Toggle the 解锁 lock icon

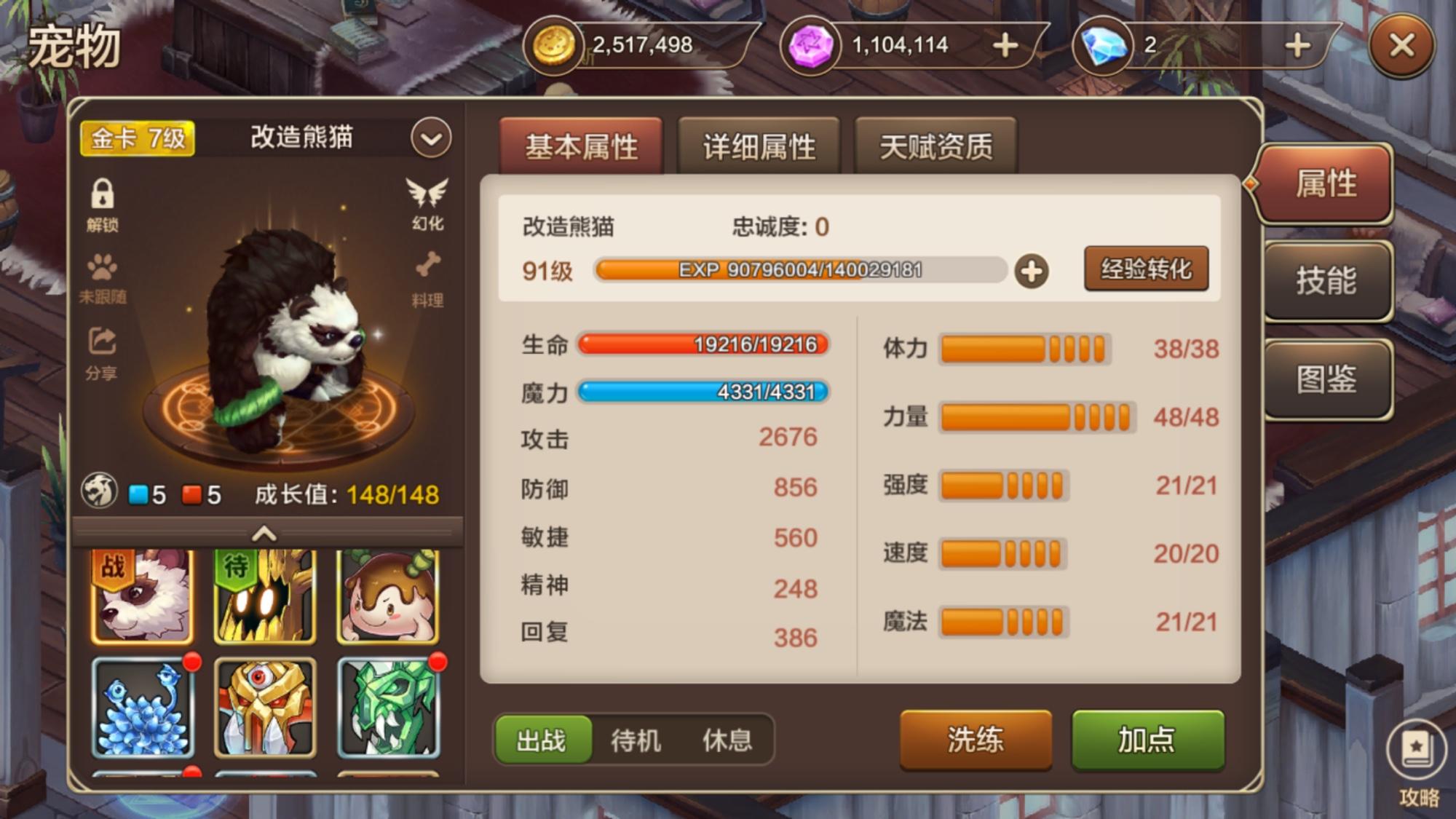pos(103,204)
